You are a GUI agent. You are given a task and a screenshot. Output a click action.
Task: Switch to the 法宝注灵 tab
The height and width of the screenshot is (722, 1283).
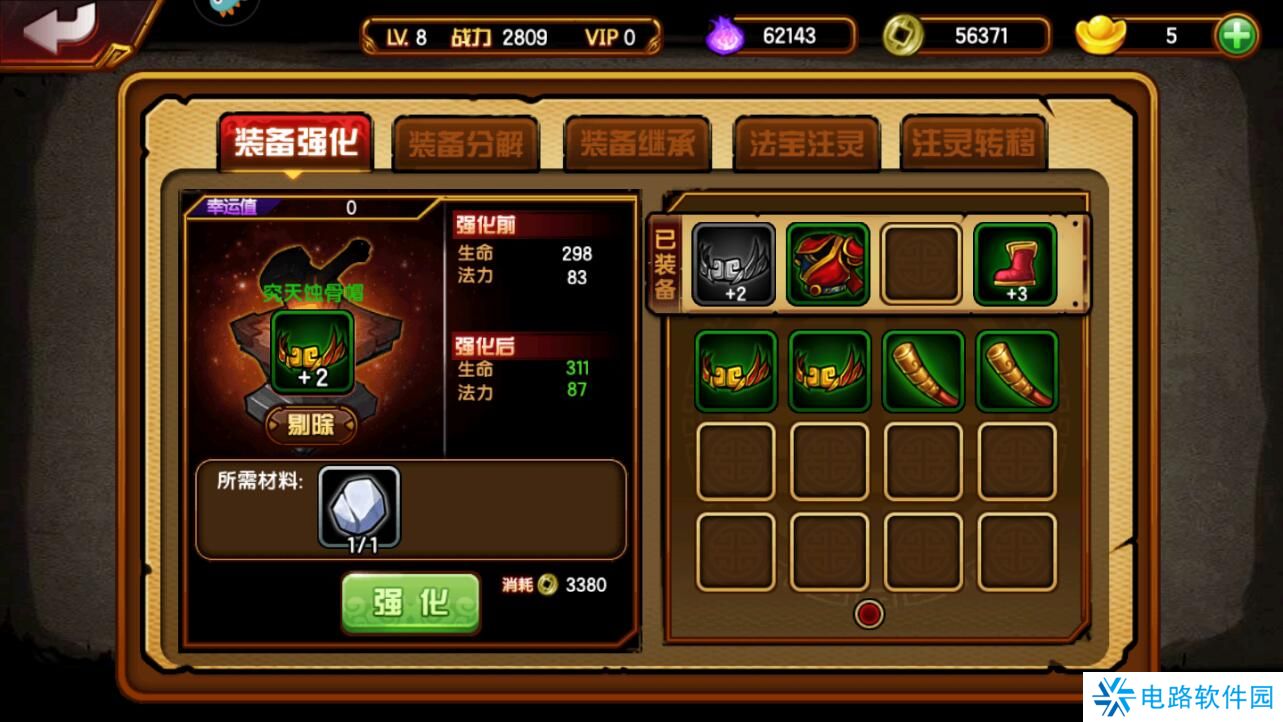[806, 145]
